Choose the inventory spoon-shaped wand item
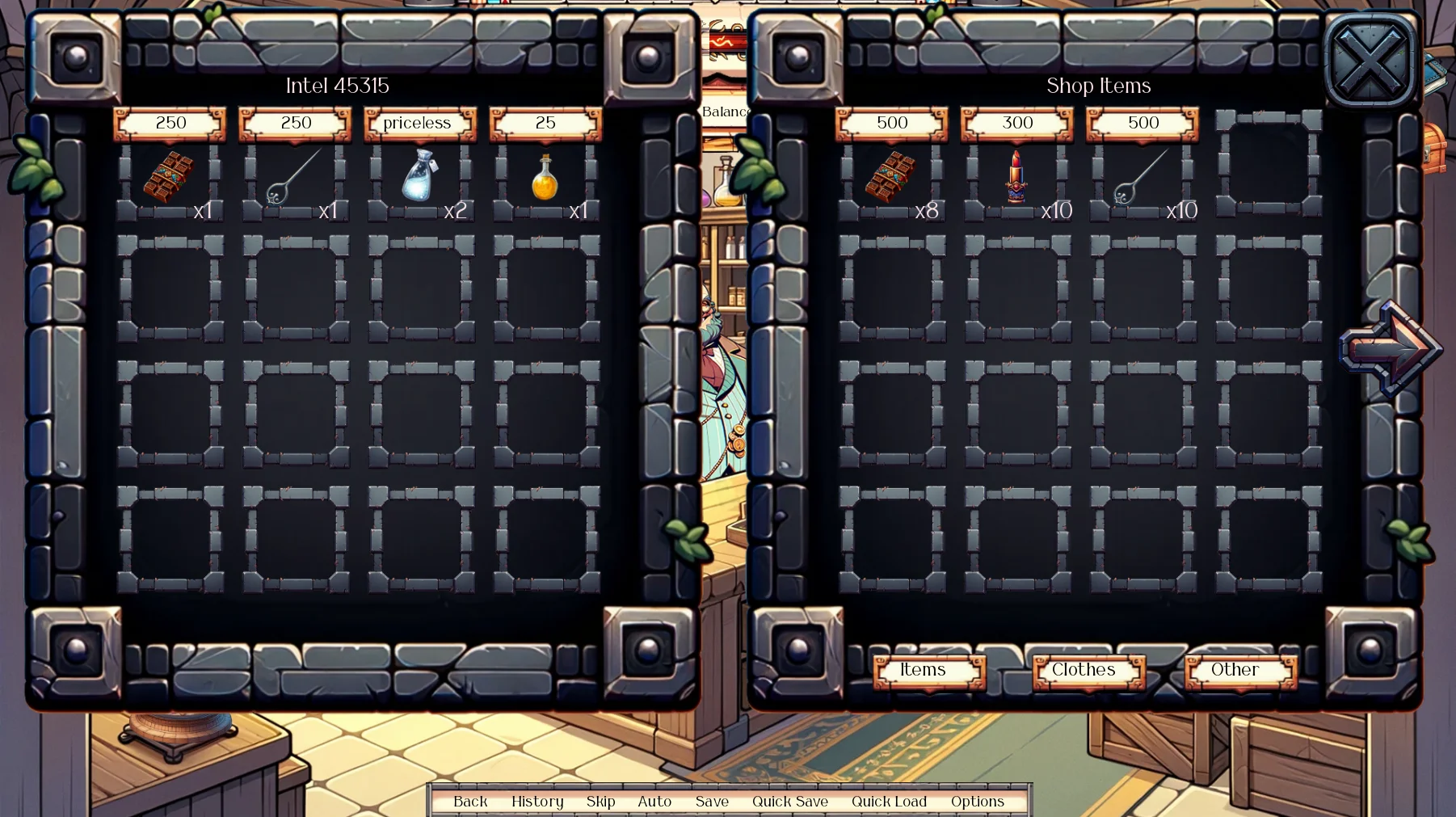This screenshot has width=1456, height=817. coord(294,178)
